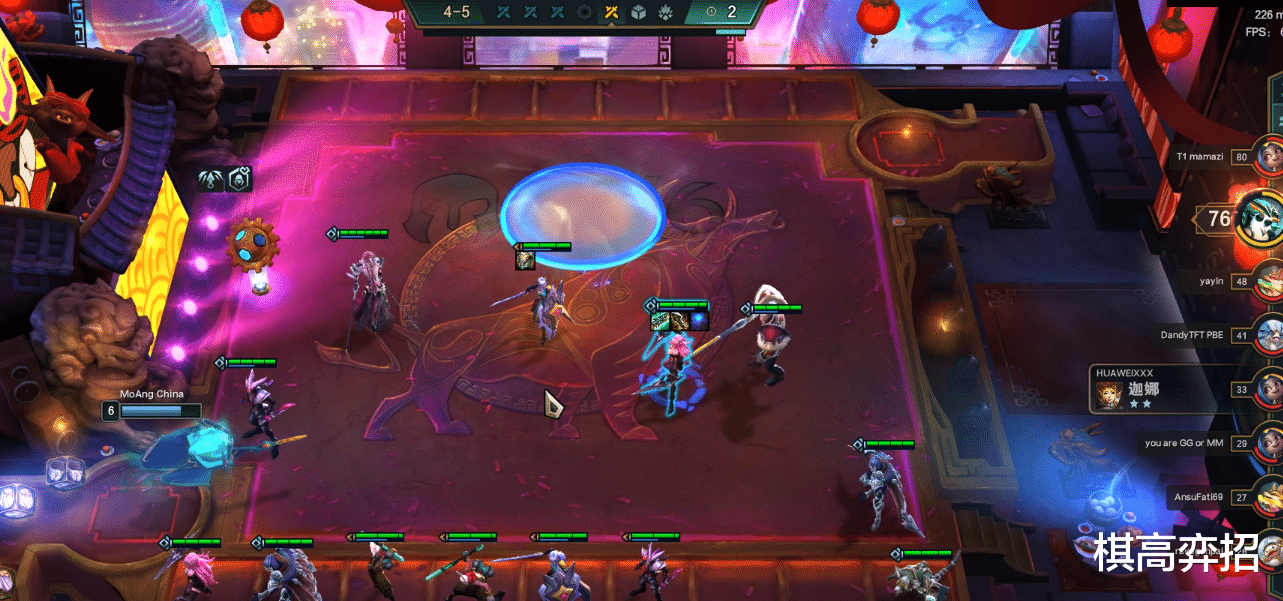Pick the winged item icon on item bench
This screenshot has width=1283, height=601.
(212, 179)
